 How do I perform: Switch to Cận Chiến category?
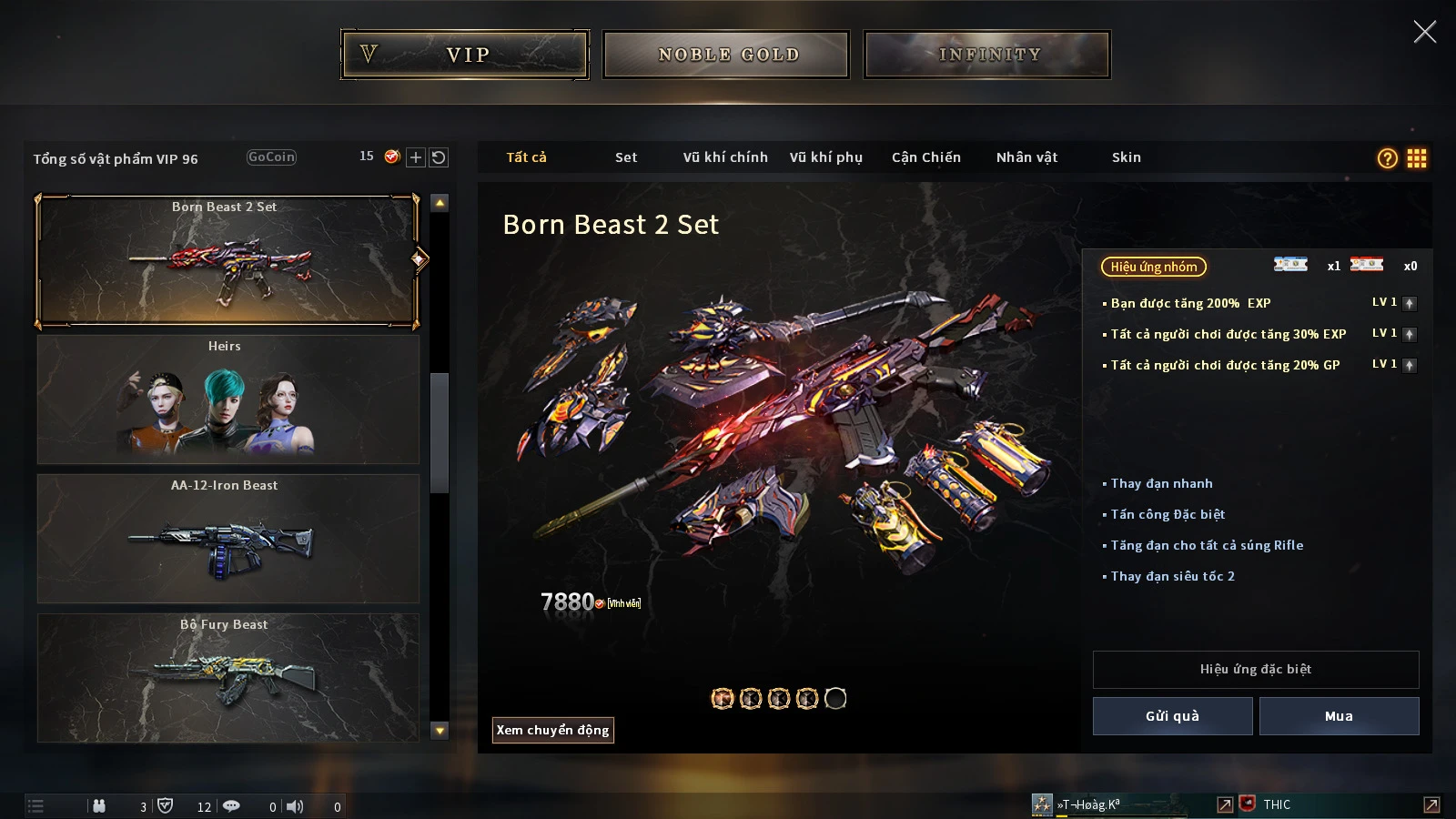(x=925, y=157)
